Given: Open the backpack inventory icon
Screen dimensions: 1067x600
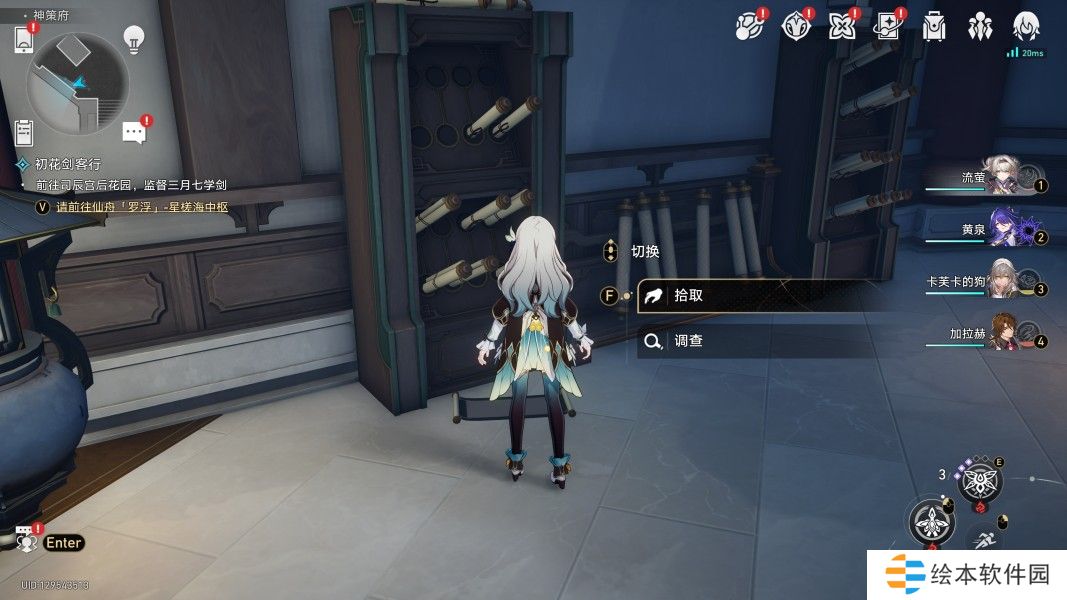Looking at the screenshot, I should (x=935, y=27).
